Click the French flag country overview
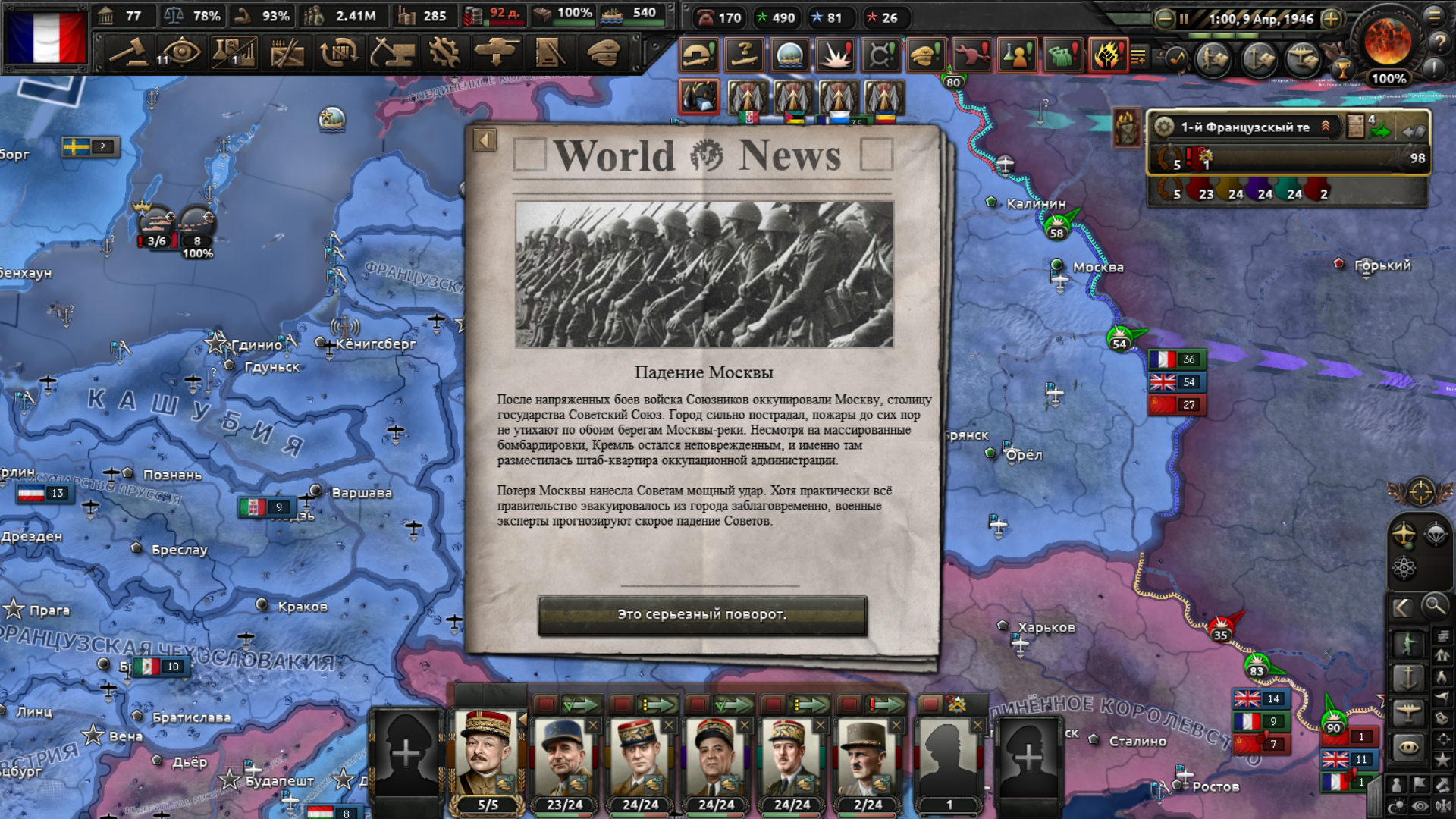Screen dimensions: 1456x819 click(x=47, y=37)
